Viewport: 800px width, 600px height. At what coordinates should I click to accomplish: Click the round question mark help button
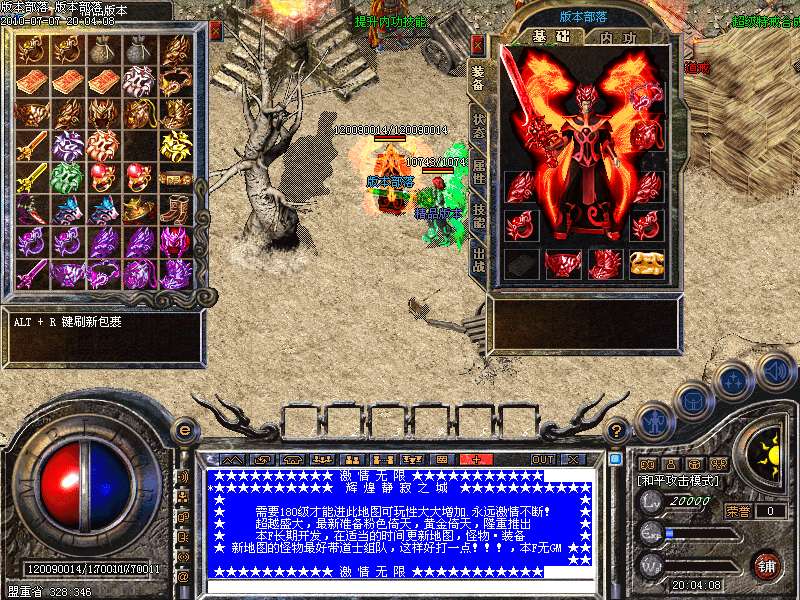coord(617,431)
